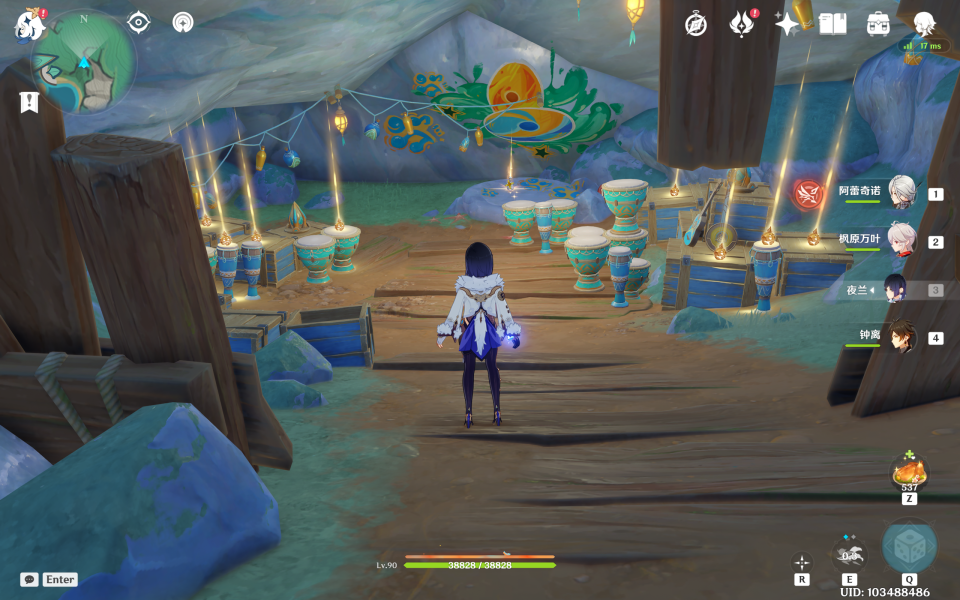Open the Wish star icon

coord(787,24)
